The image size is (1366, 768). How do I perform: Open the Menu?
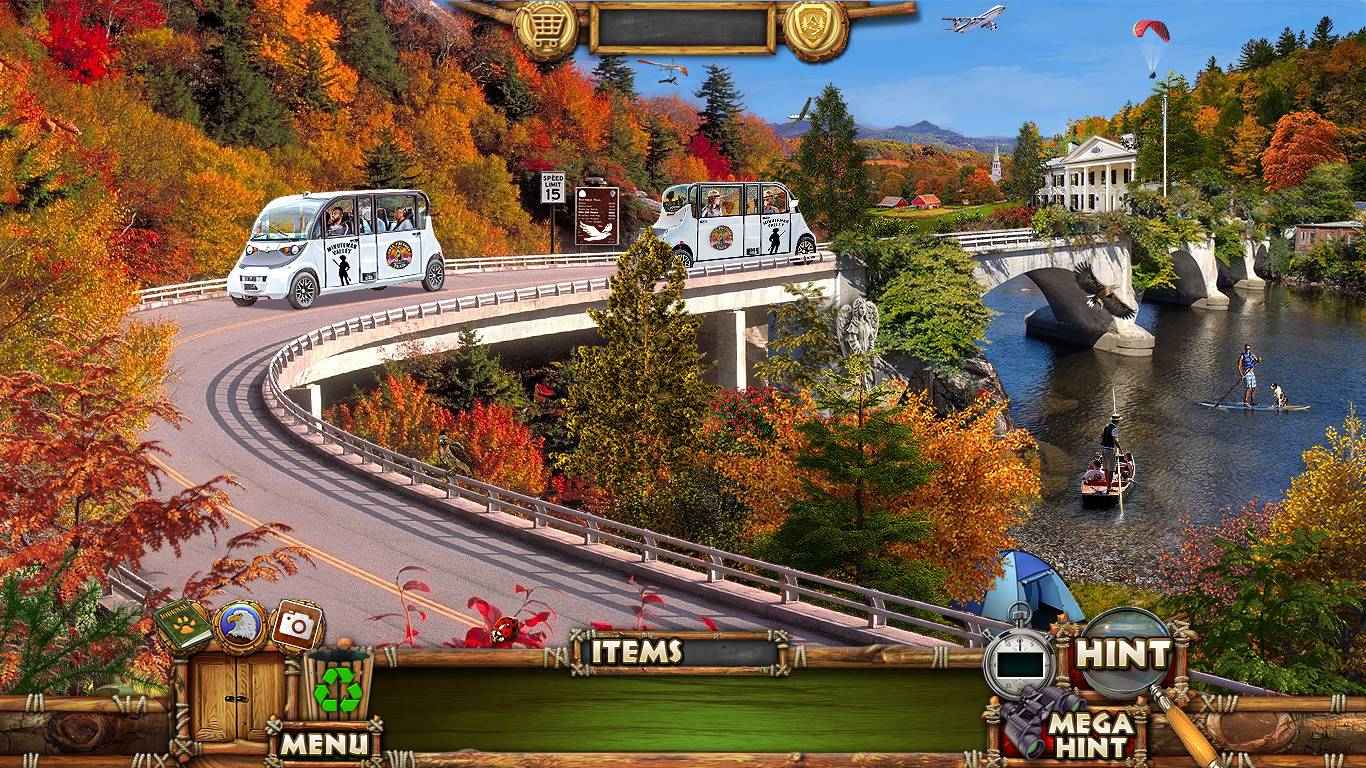(x=324, y=743)
